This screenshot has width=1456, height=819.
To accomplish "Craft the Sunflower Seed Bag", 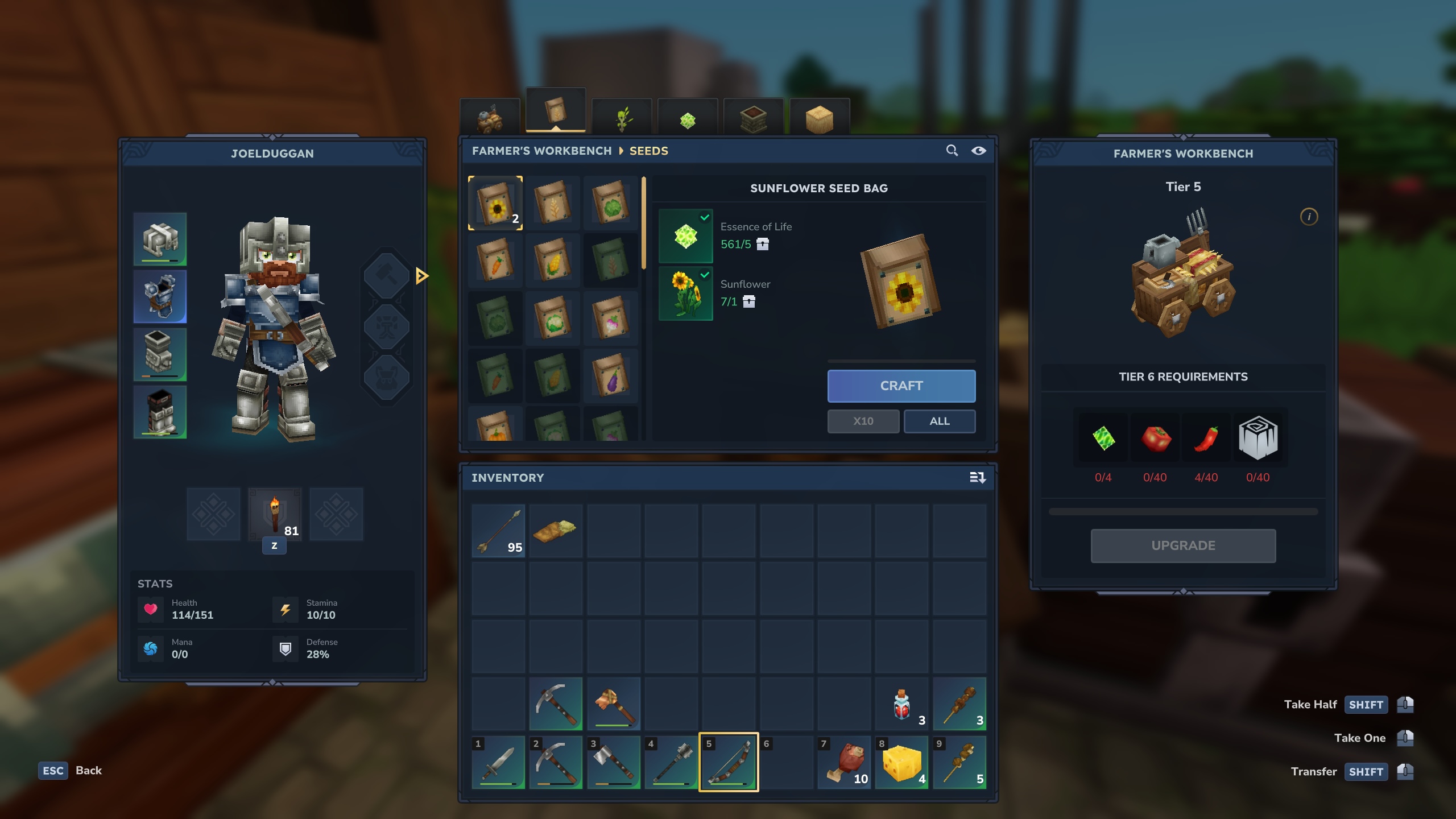I will [901, 386].
